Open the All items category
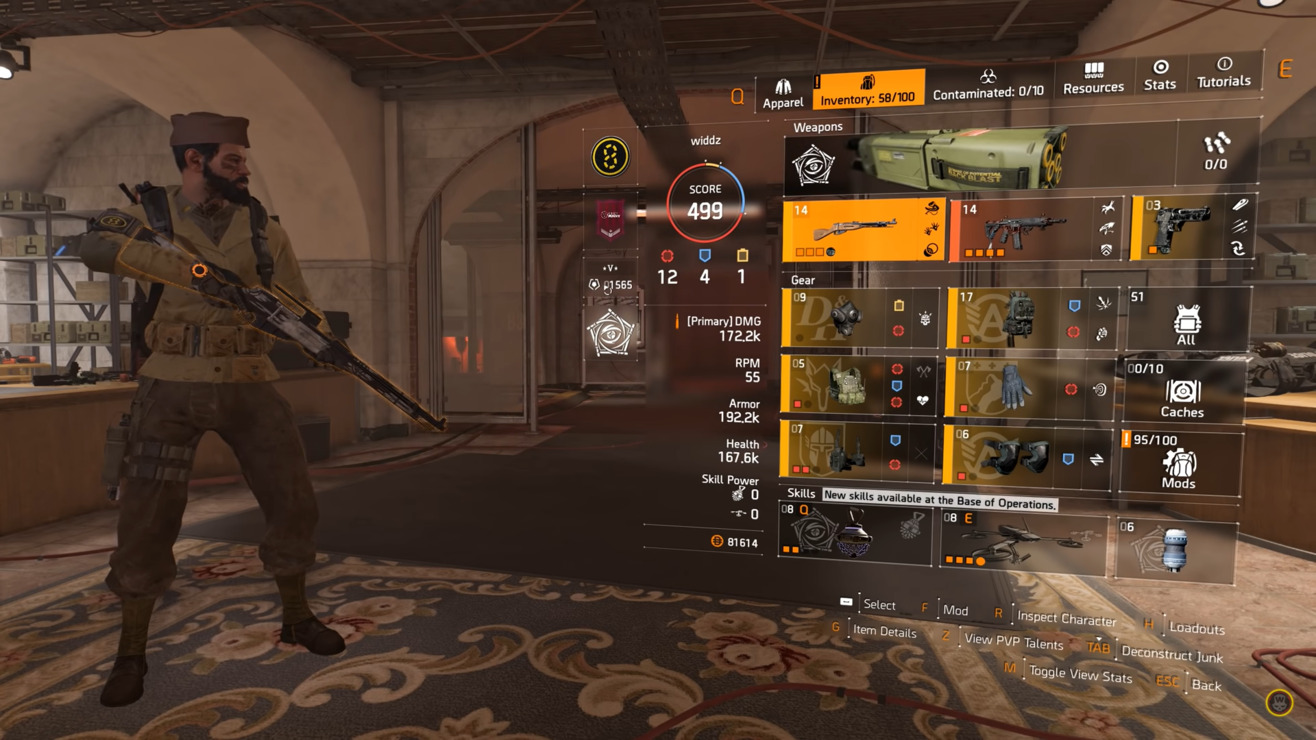The image size is (1316, 740). 1186,321
